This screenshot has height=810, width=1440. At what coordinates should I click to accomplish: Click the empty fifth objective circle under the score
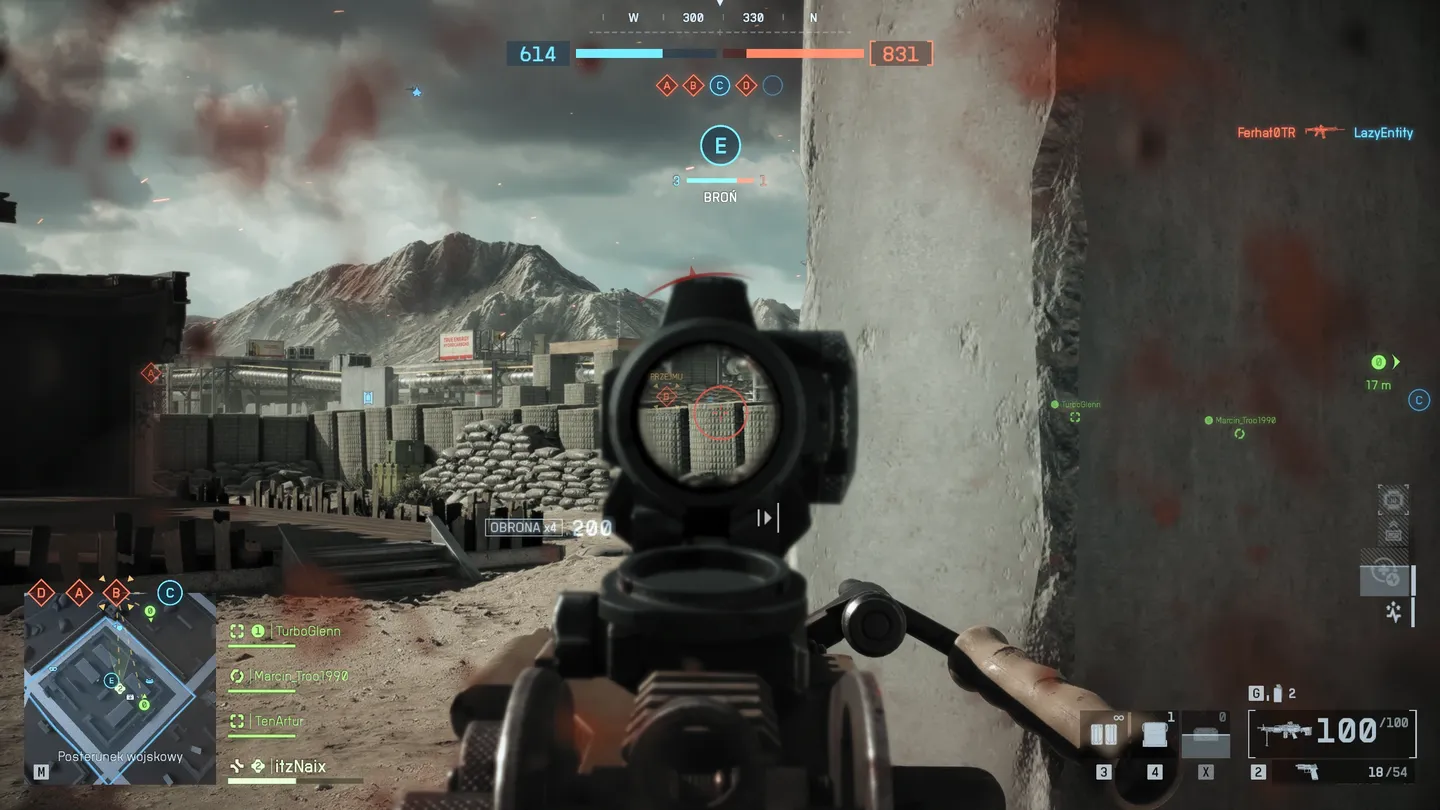[x=772, y=86]
